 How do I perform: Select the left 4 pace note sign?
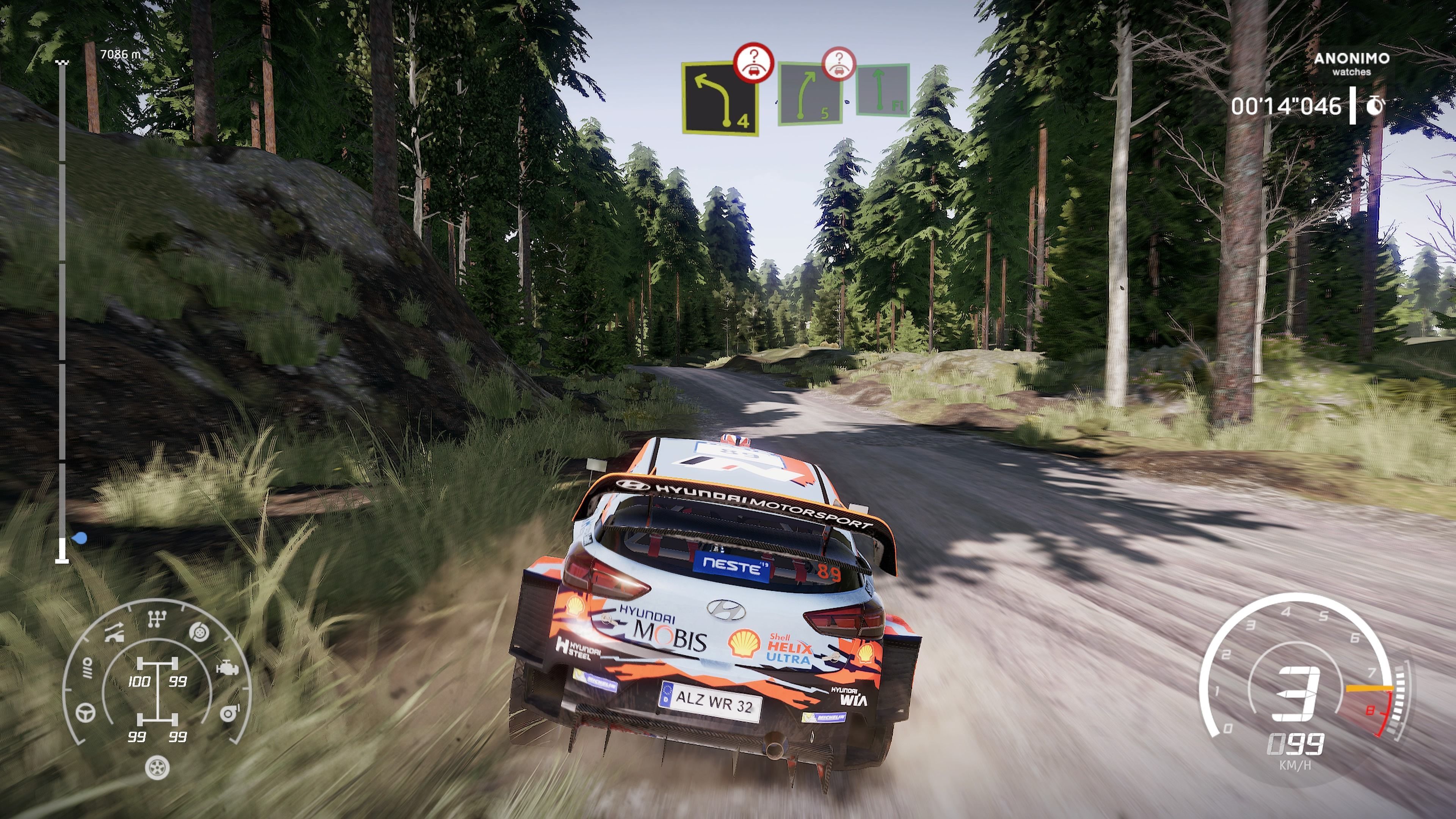tap(719, 98)
